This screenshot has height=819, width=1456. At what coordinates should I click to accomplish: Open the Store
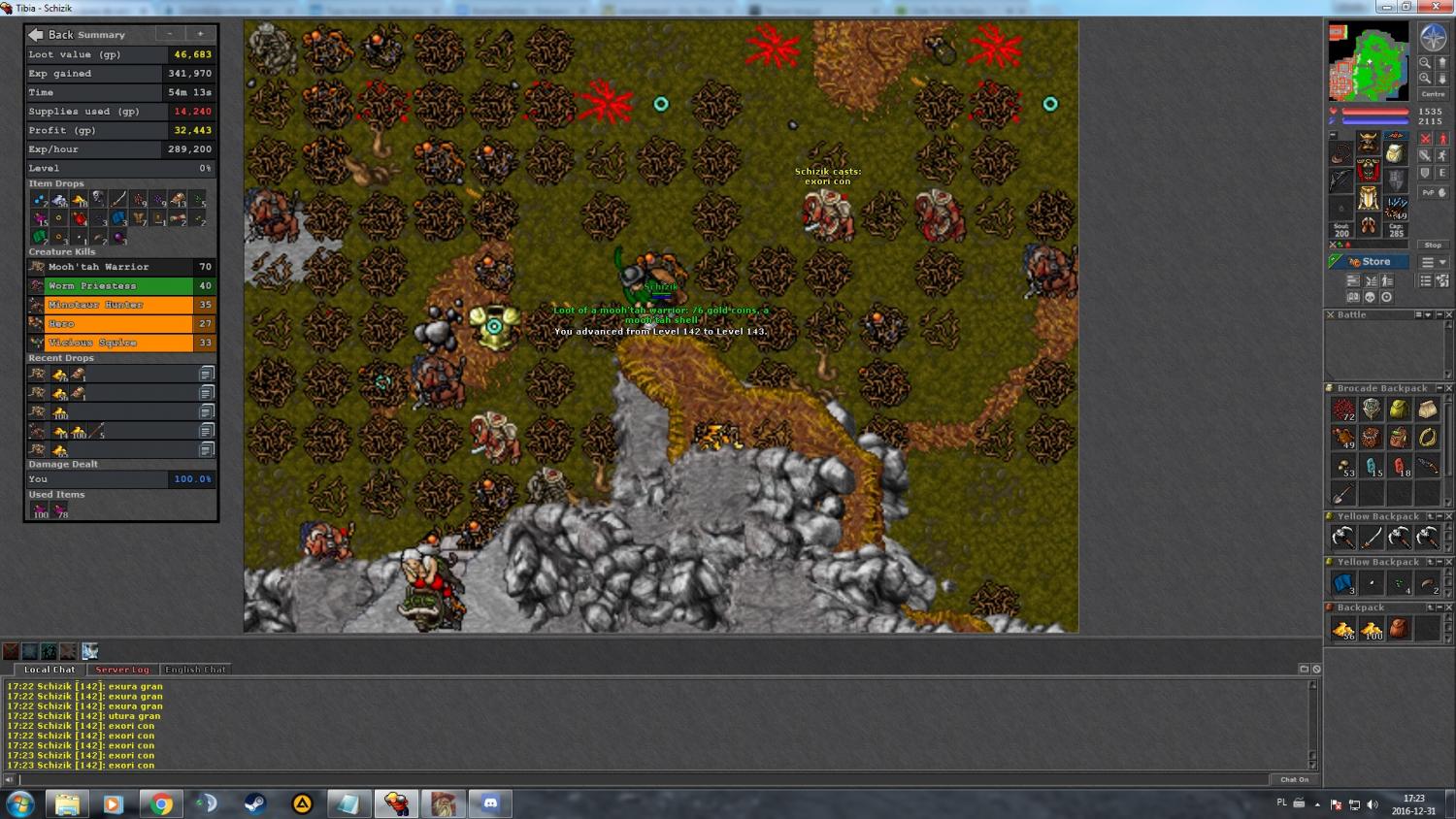pos(1369,262)
